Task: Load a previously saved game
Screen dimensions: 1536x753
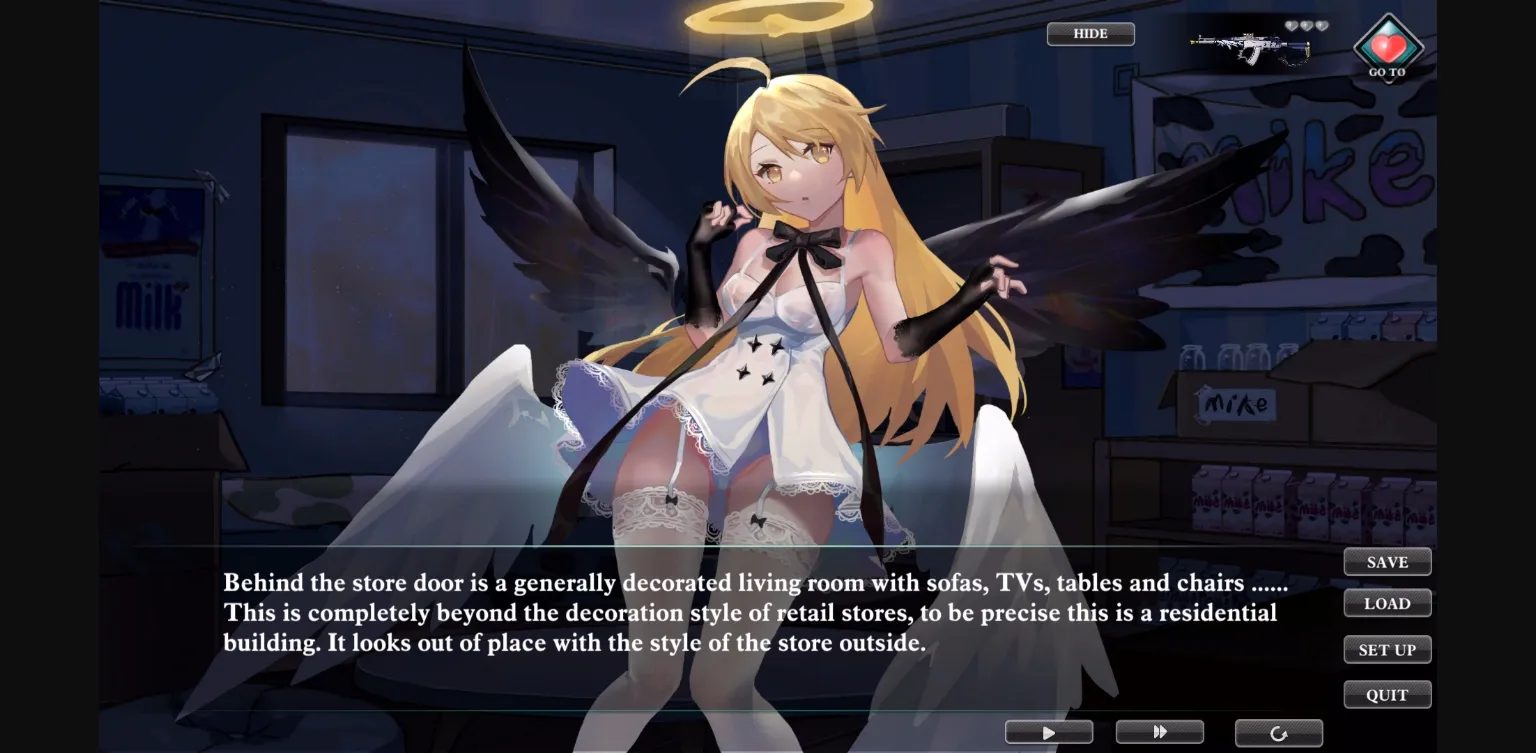Action: (1388, 602)
